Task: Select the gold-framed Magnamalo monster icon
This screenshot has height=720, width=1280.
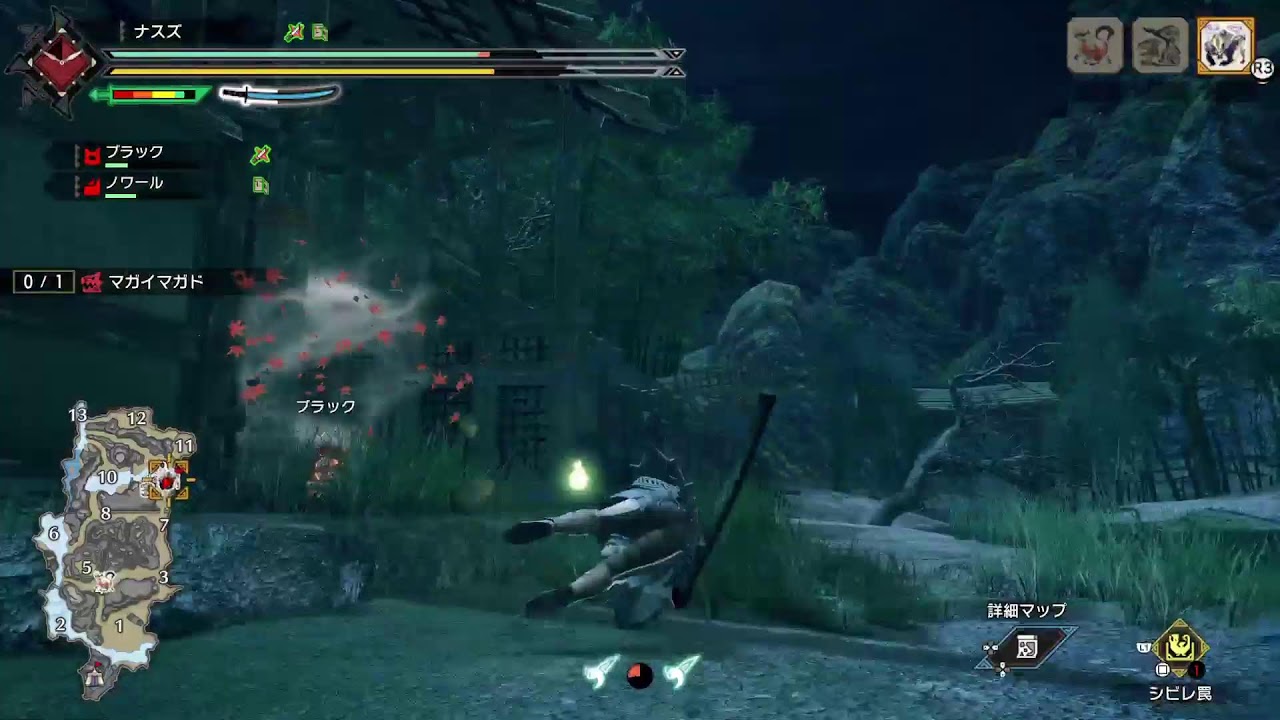Action: tap(1225, 46)
